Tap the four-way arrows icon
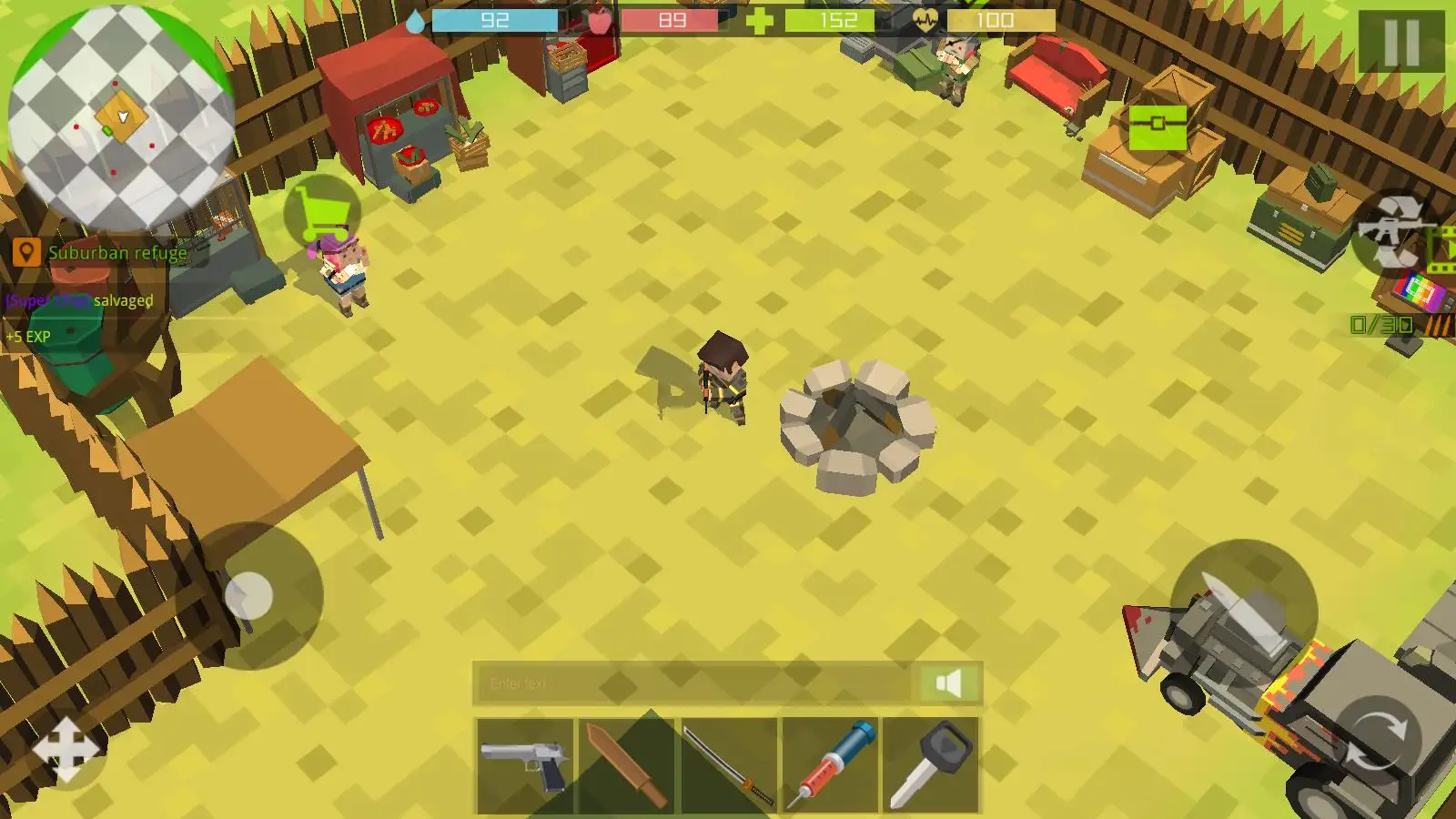1456x819 pixels. click(66, 750)
